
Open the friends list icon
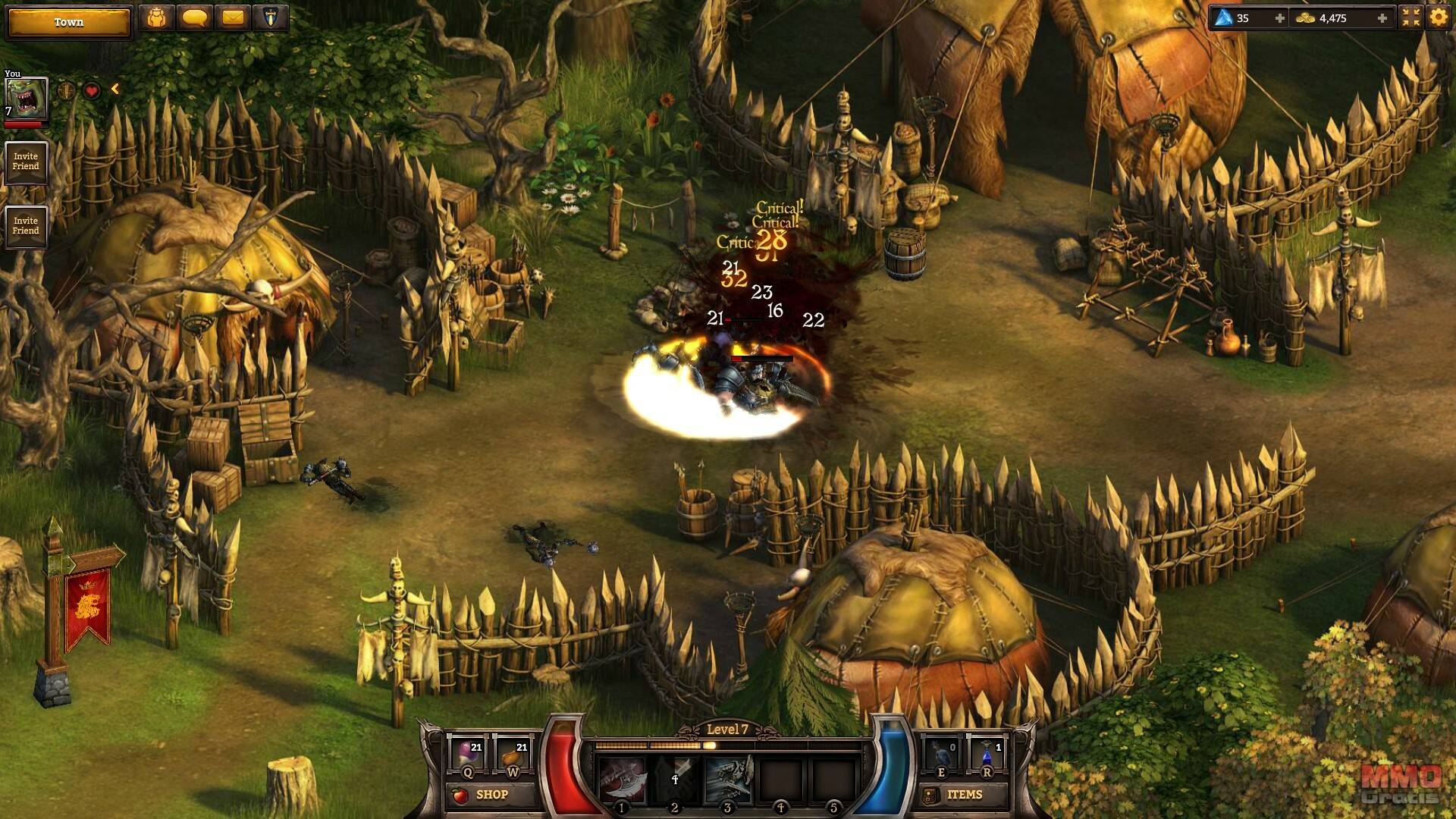(x=157, y=17)
